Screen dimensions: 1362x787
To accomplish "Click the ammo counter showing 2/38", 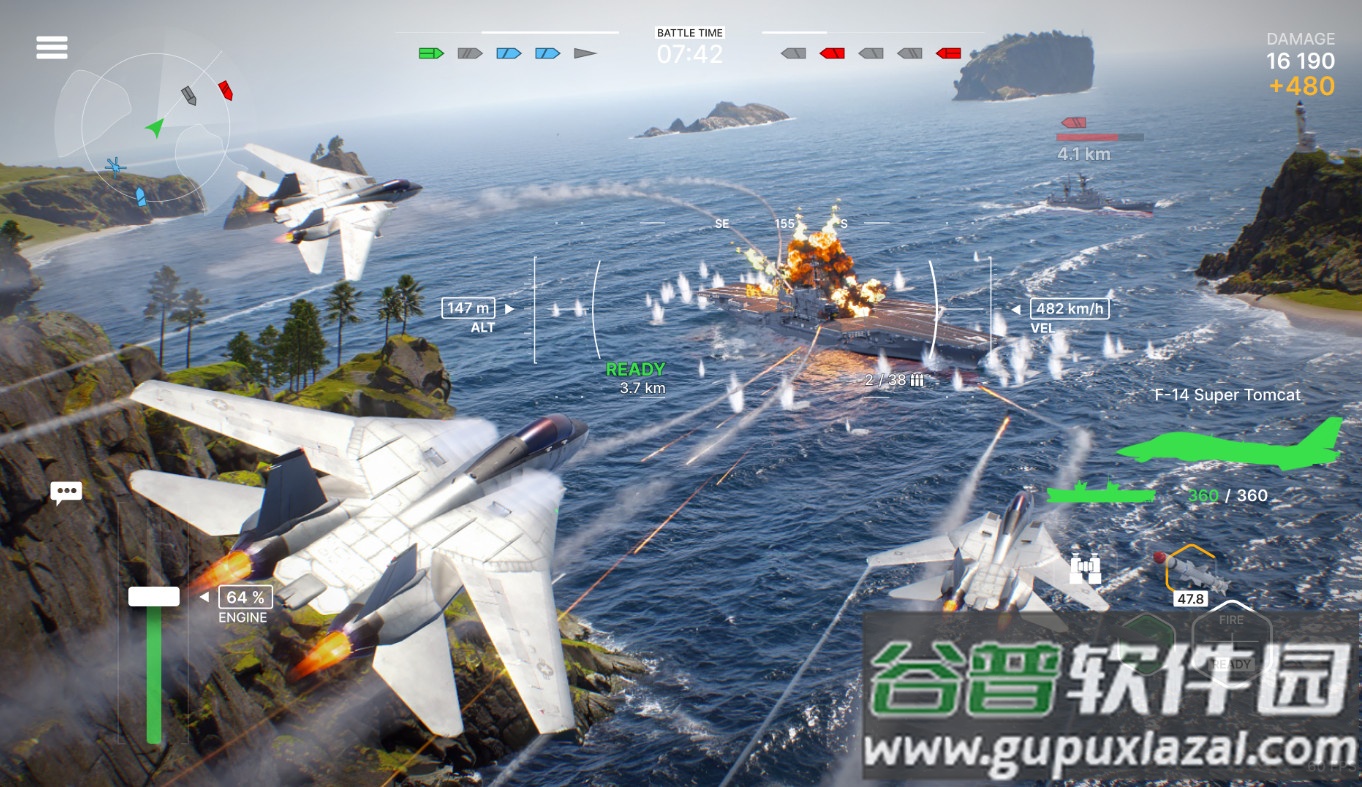I will click(x=888, y=380).
